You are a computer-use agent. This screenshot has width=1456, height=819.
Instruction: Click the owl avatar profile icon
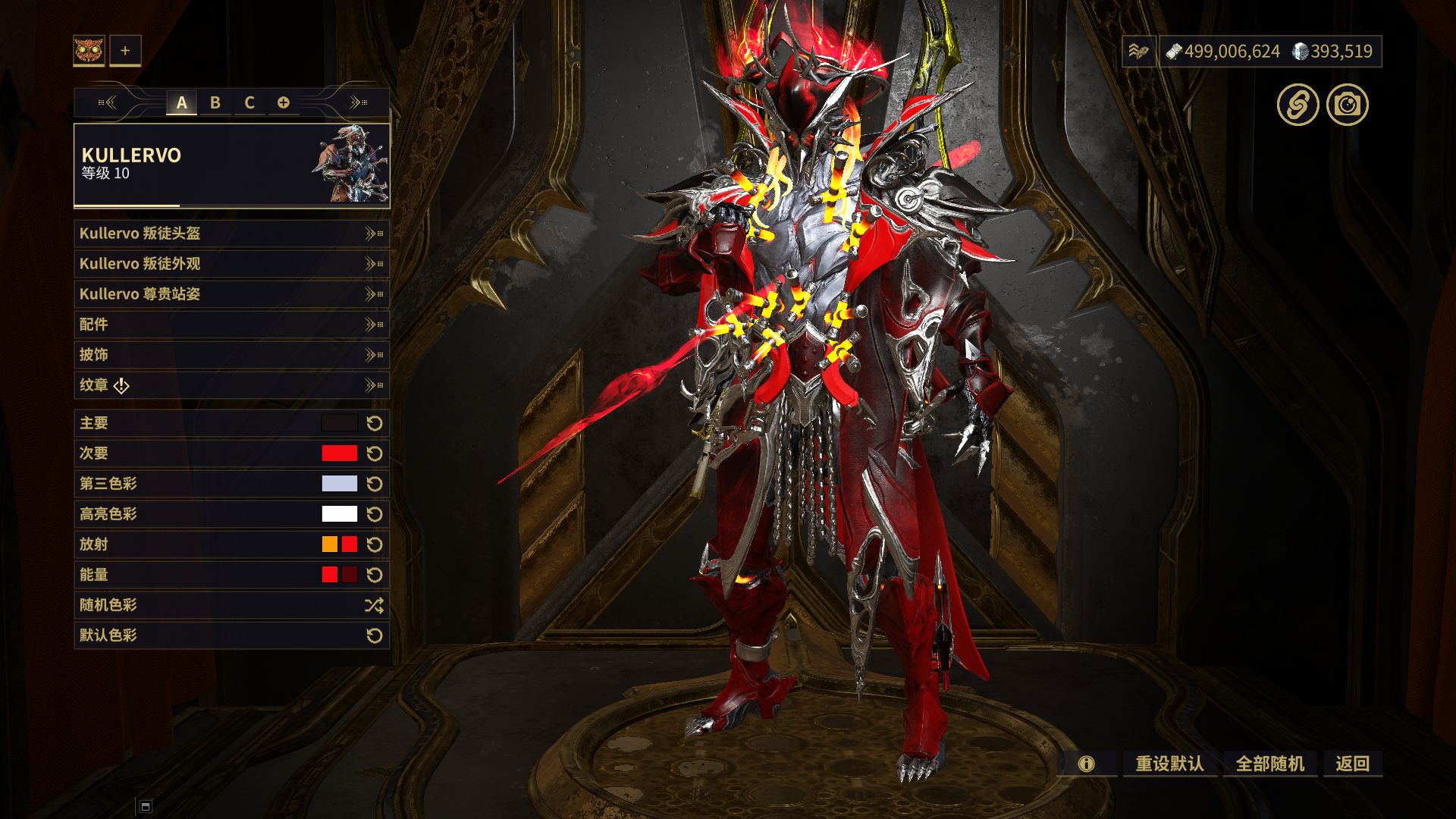pos(89,51)
